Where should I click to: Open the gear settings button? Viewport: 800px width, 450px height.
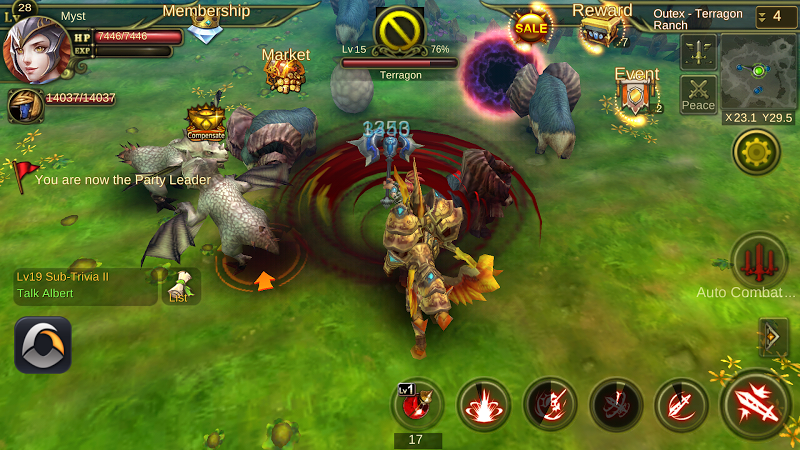pyautogui.click(x=757, y=152)
